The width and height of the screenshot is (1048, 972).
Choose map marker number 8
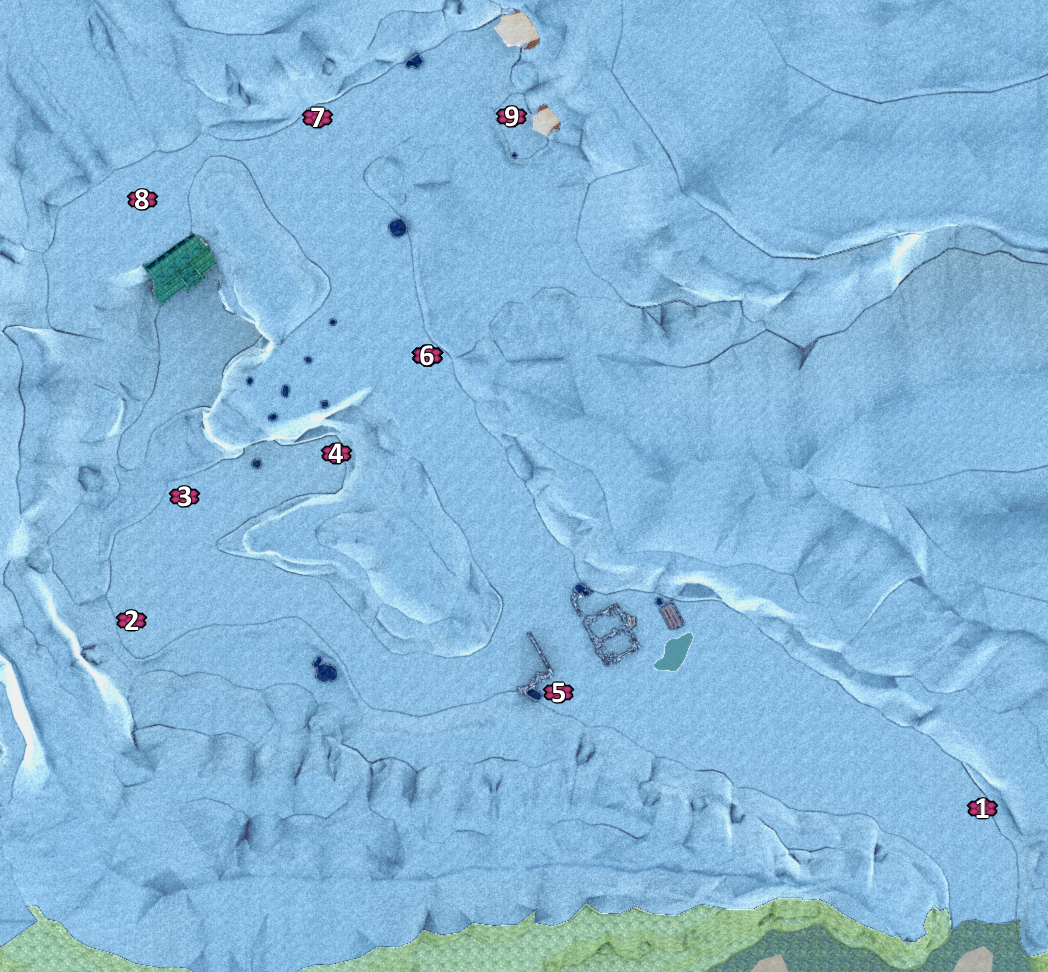coord(141,200)
